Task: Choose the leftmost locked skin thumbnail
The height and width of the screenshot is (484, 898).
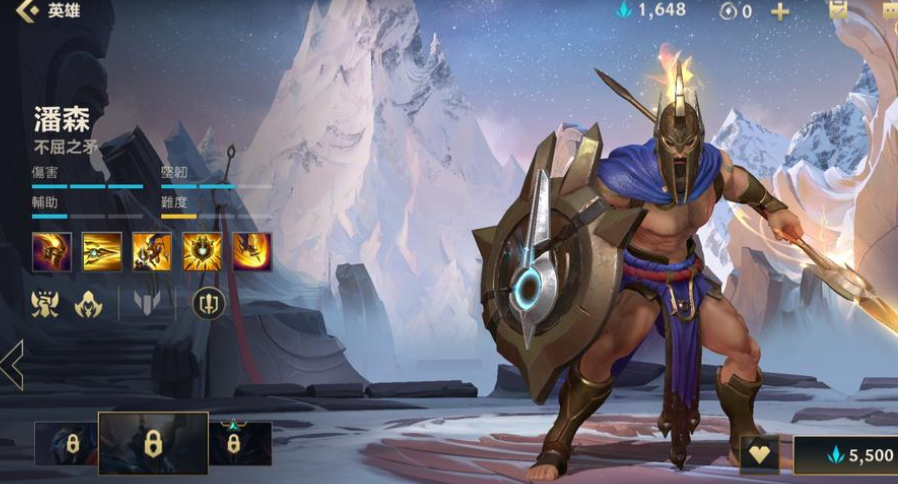Action: pyautogui.click(x=65, y=443)
